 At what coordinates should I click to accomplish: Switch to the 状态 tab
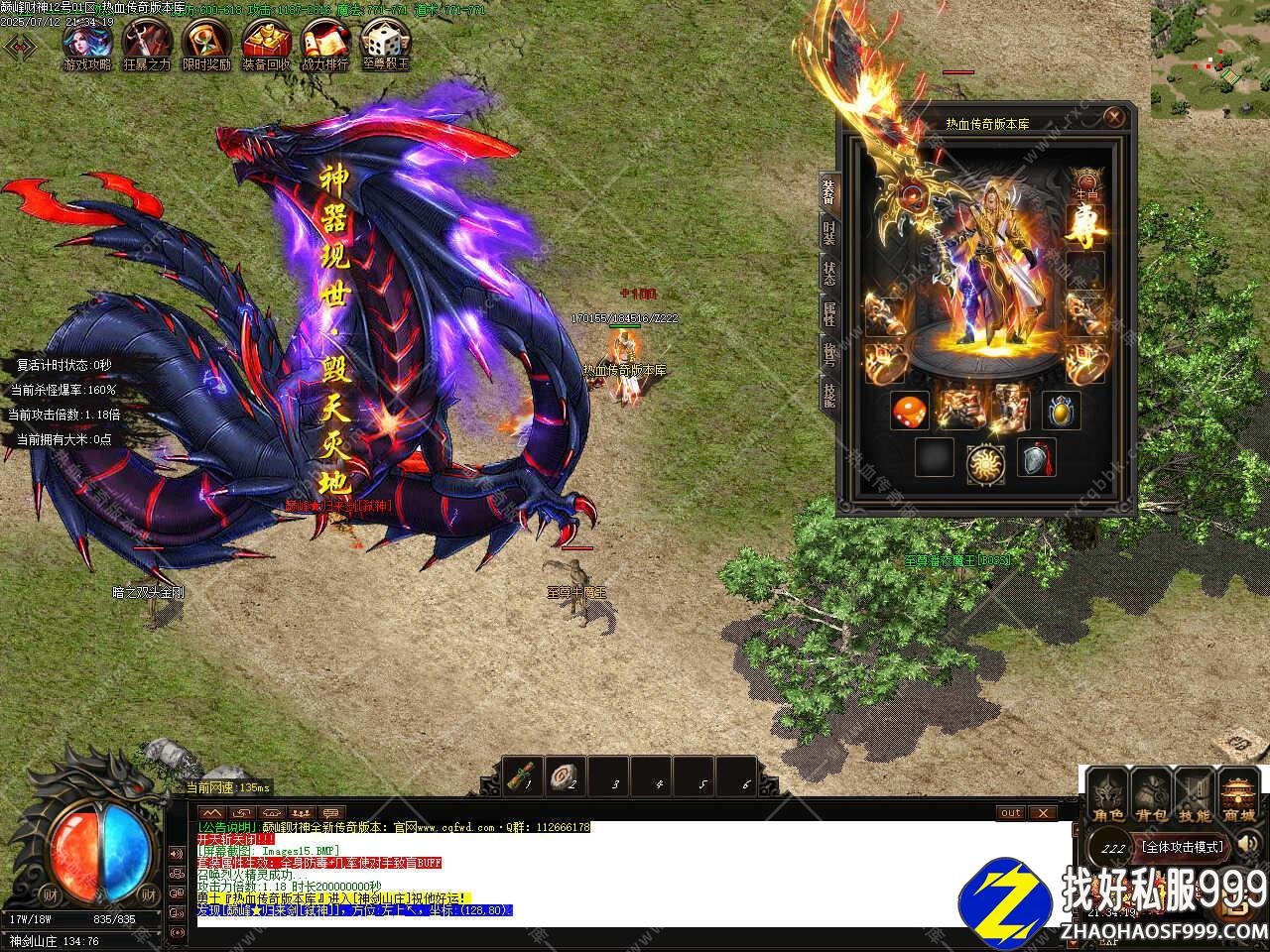[827, 274]
